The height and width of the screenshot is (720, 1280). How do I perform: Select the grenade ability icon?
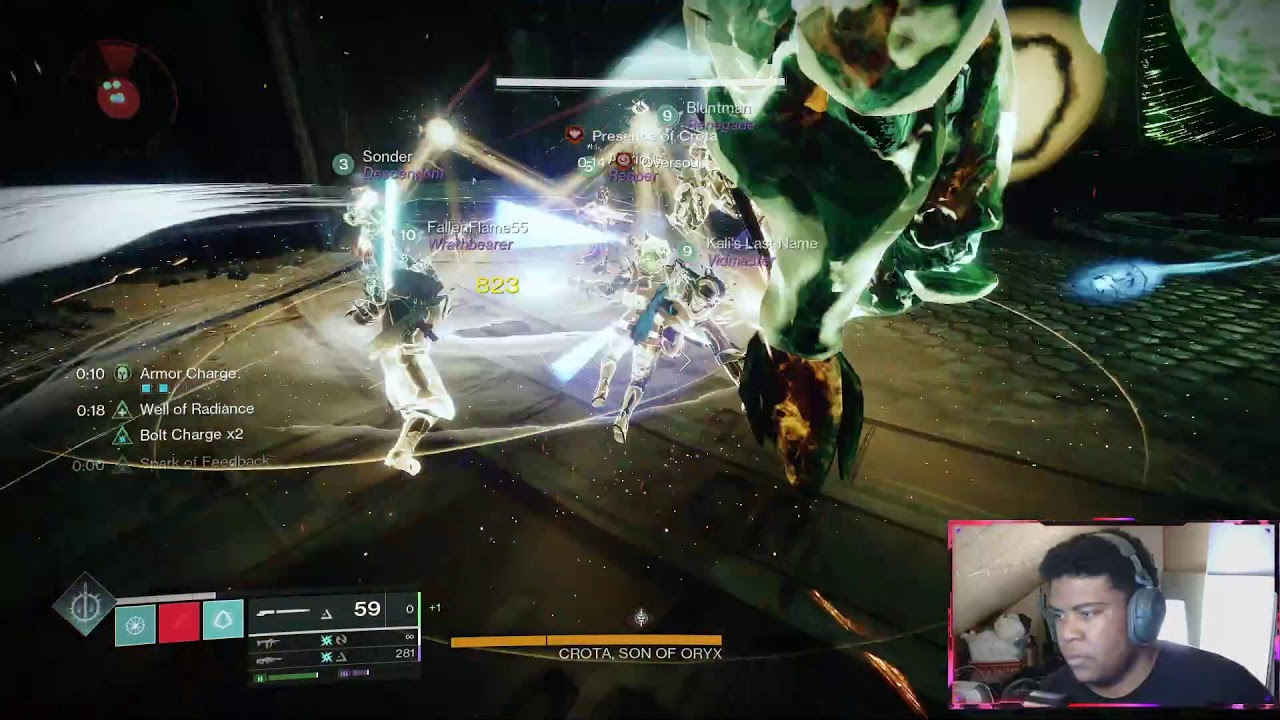[135, 624]
